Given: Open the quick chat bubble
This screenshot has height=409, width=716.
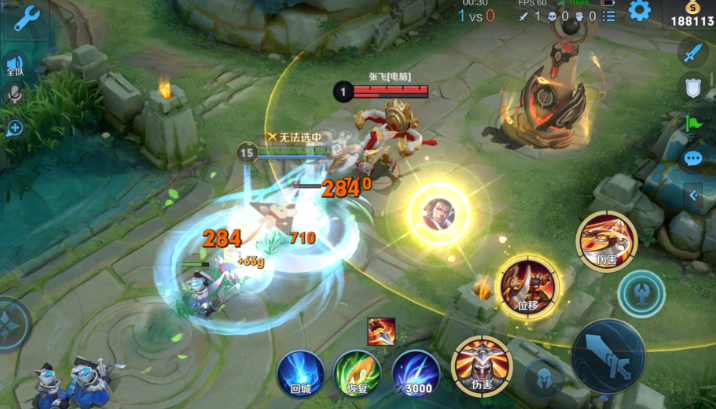Looking at the screenshot, I should coord(693,158).
